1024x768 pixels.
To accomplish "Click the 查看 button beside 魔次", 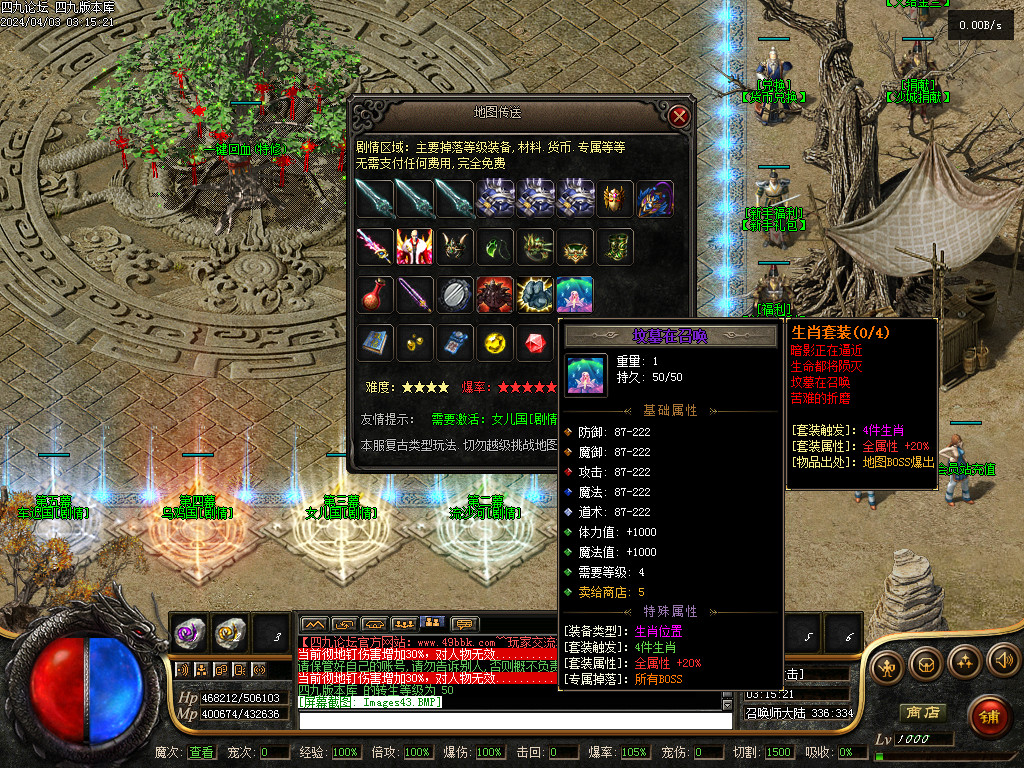I will (x=201, y=752).
